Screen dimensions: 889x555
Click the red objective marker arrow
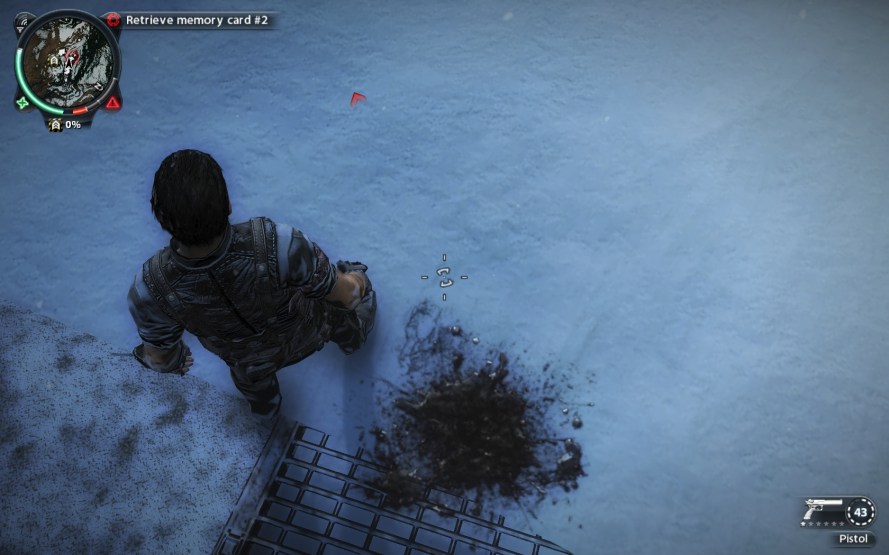(358, 98)
